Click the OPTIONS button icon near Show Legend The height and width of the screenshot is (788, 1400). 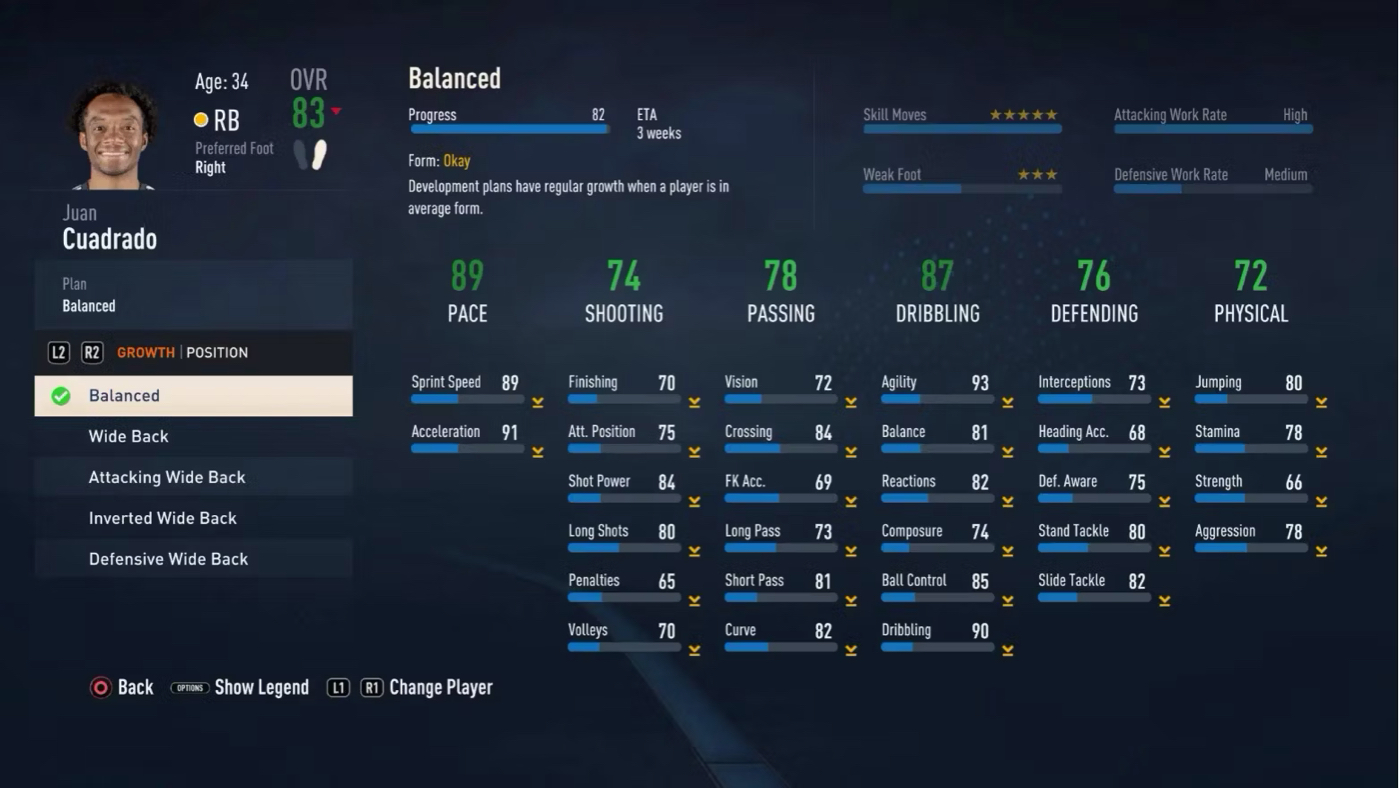[189, 687]
